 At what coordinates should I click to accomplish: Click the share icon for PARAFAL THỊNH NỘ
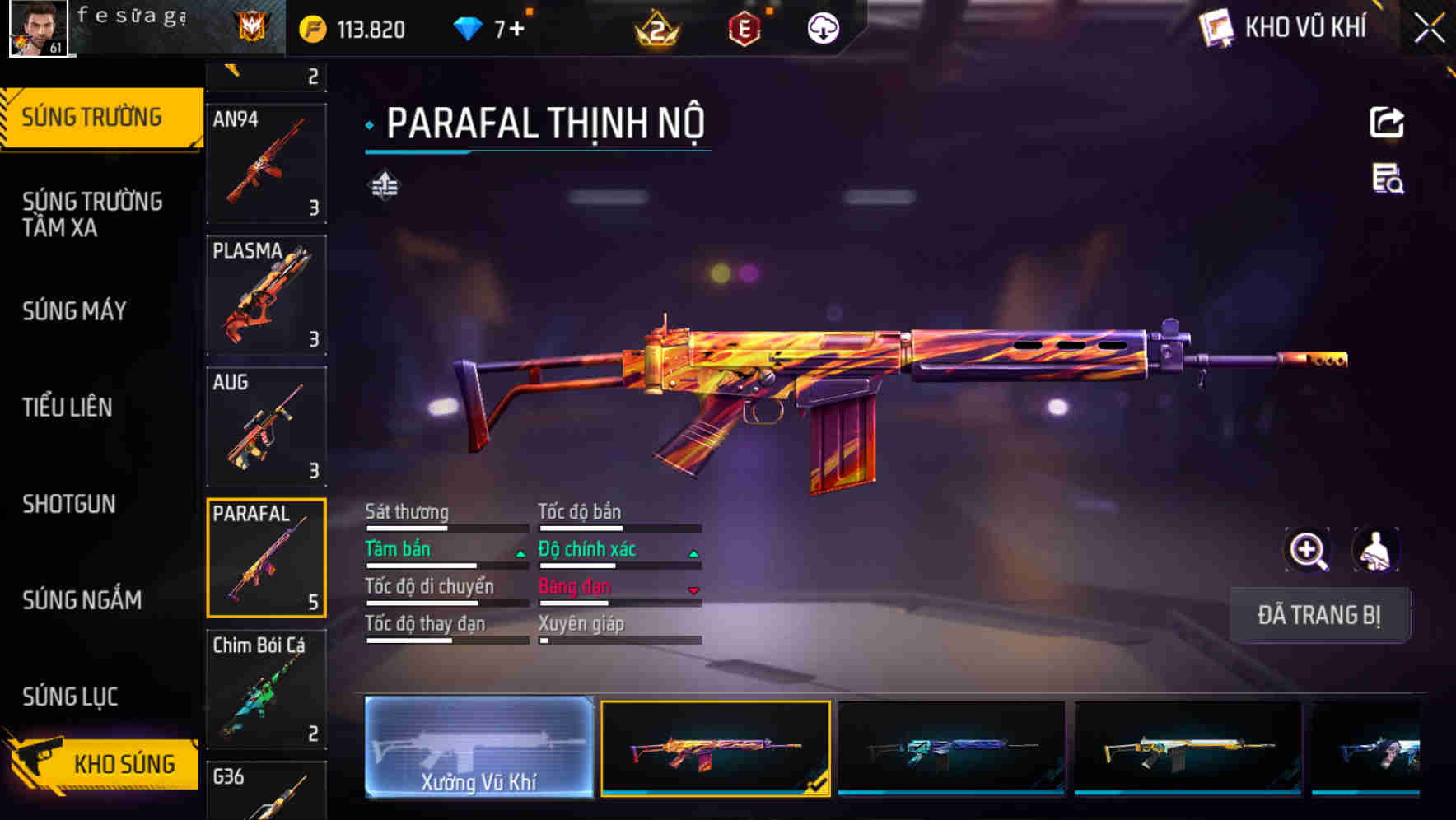1388,122
